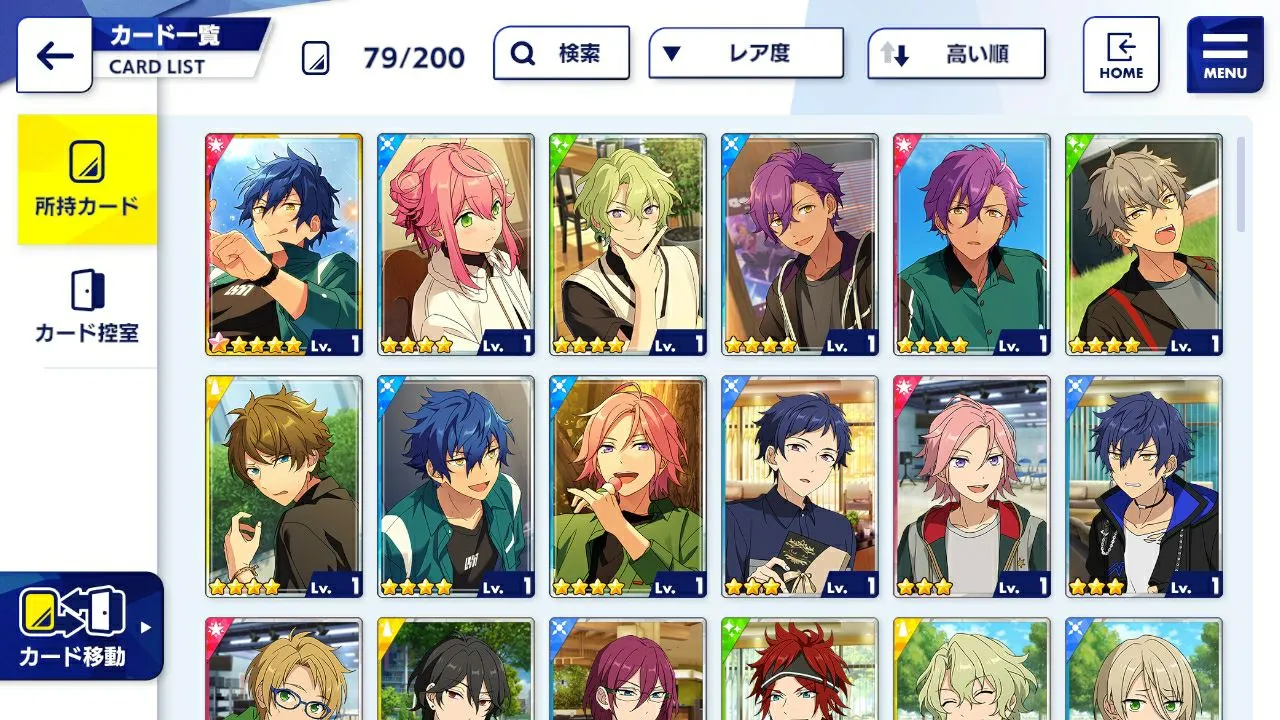1280x720 pixels.
Task: Open the レア度 sort dropdown
Action: click(746, 53)
